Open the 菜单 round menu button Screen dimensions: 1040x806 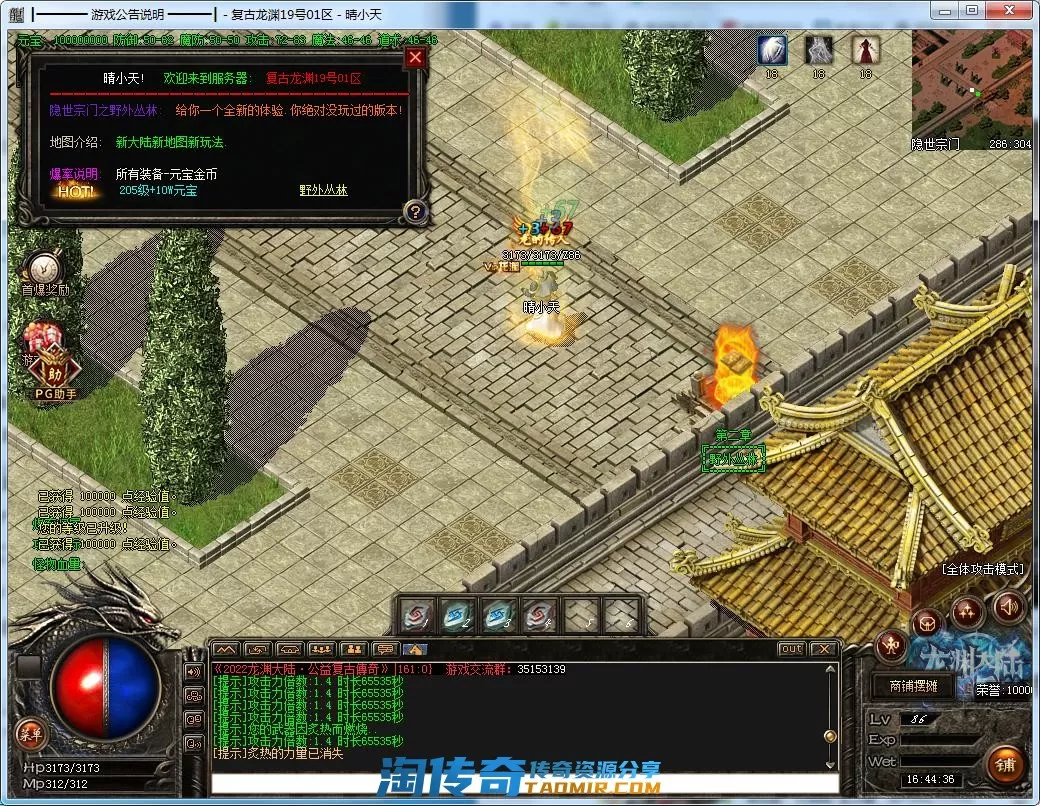click(30, 734)
